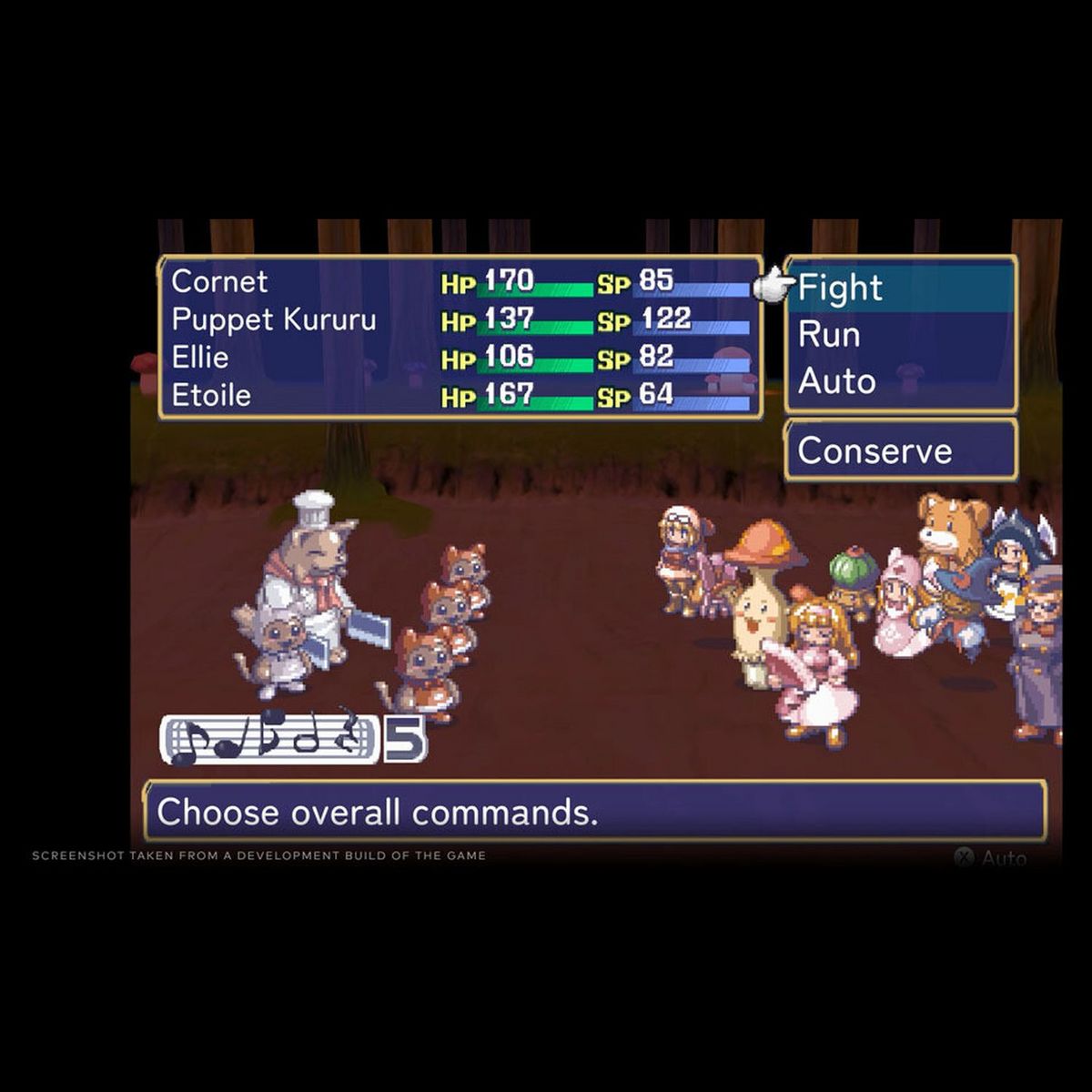
Task: Select Cornet in the party list
Action: click(219, 282)
